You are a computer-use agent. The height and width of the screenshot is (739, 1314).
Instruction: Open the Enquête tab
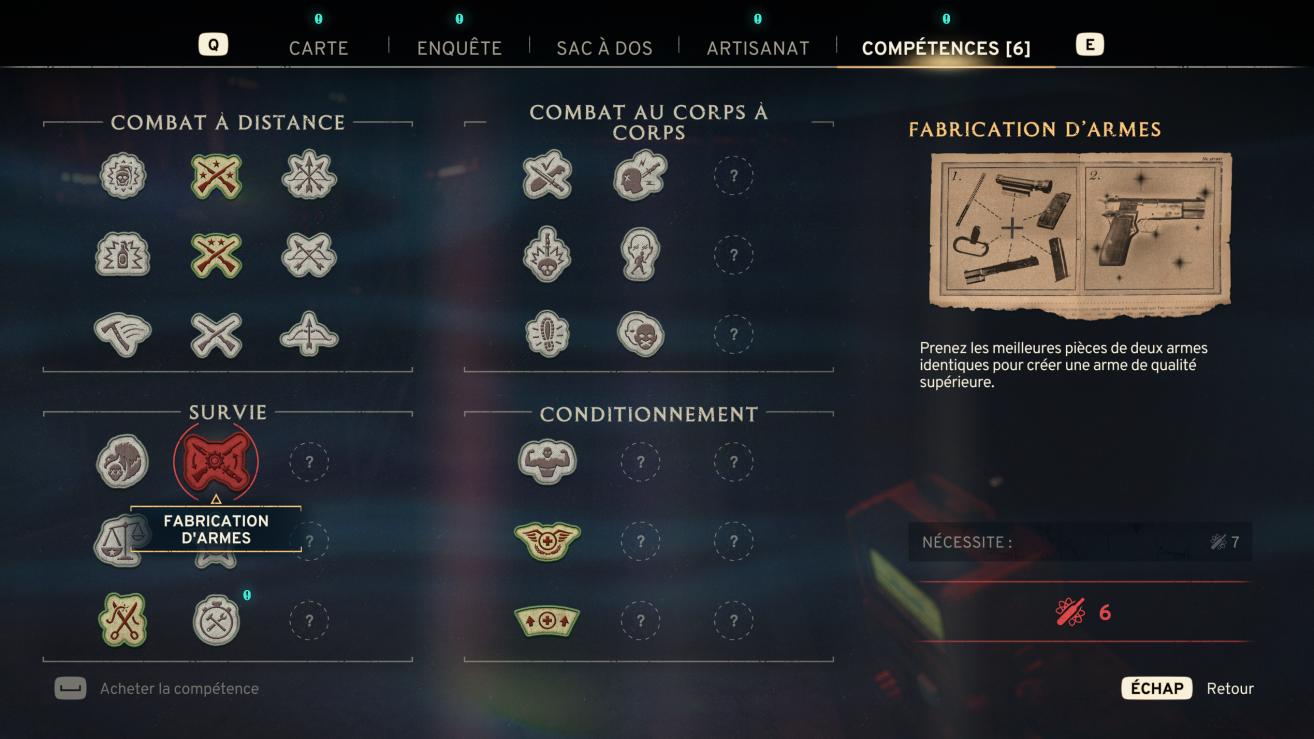459,47
